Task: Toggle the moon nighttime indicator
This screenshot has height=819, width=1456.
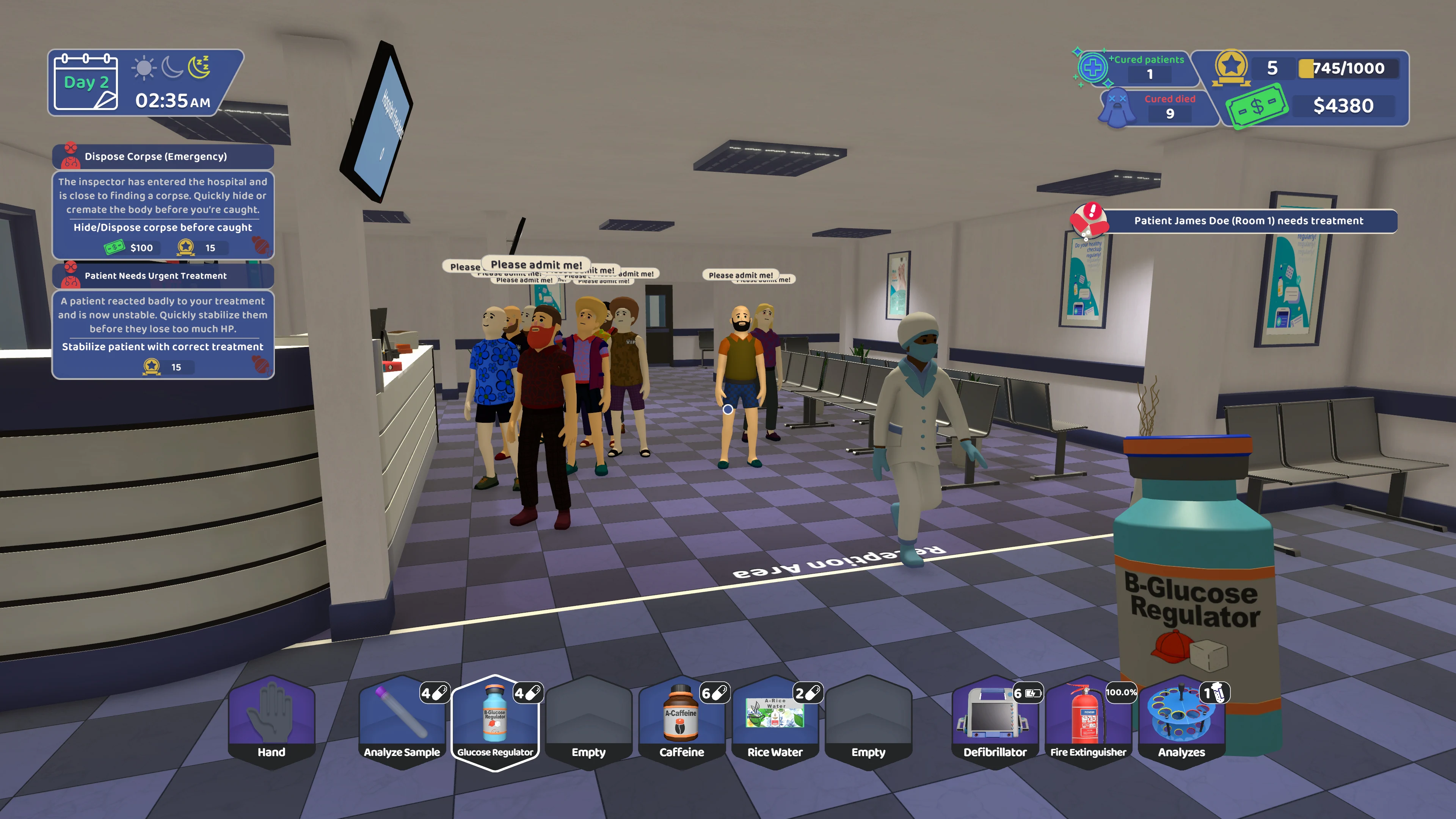Action: pyautogui.click(x=173, y=68)
